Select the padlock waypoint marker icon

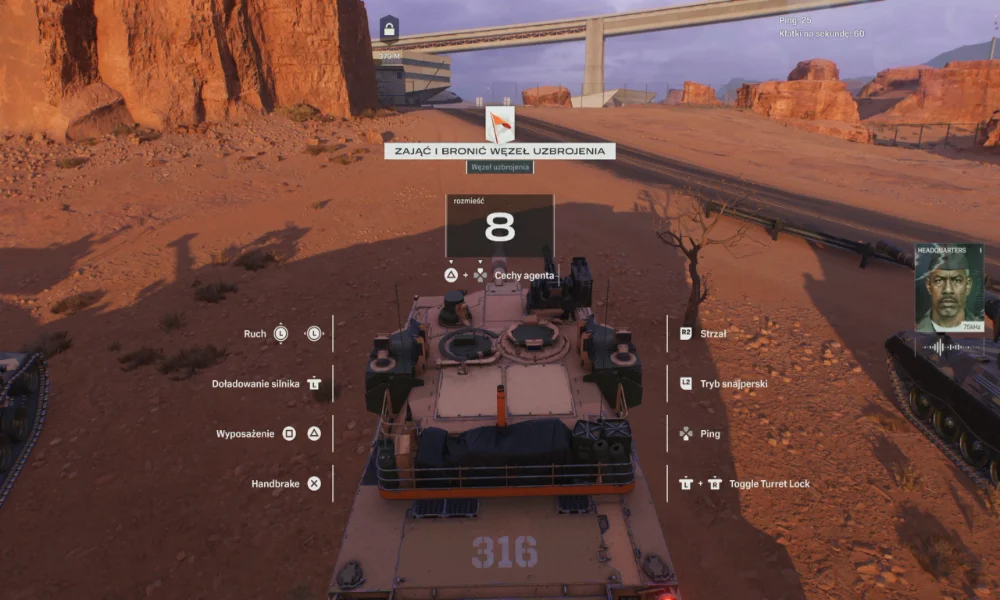[389, 28]
